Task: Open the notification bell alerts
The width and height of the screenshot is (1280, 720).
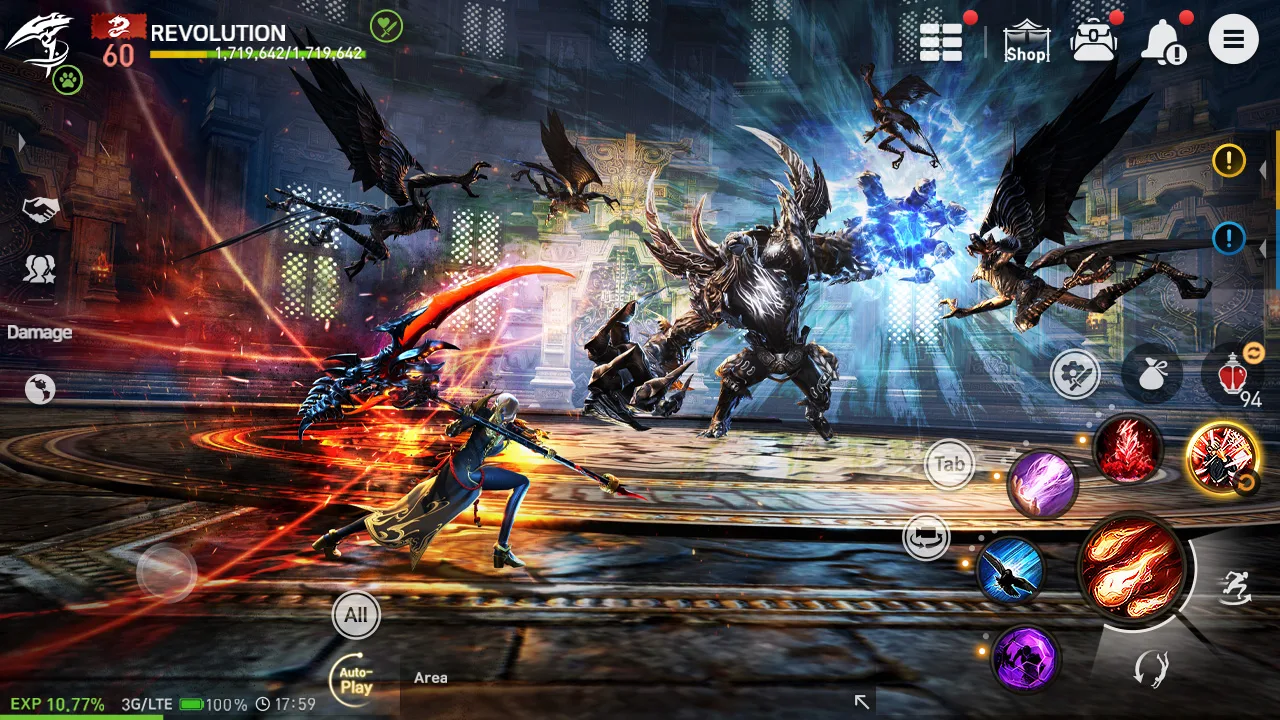Action: (1161, 41)
